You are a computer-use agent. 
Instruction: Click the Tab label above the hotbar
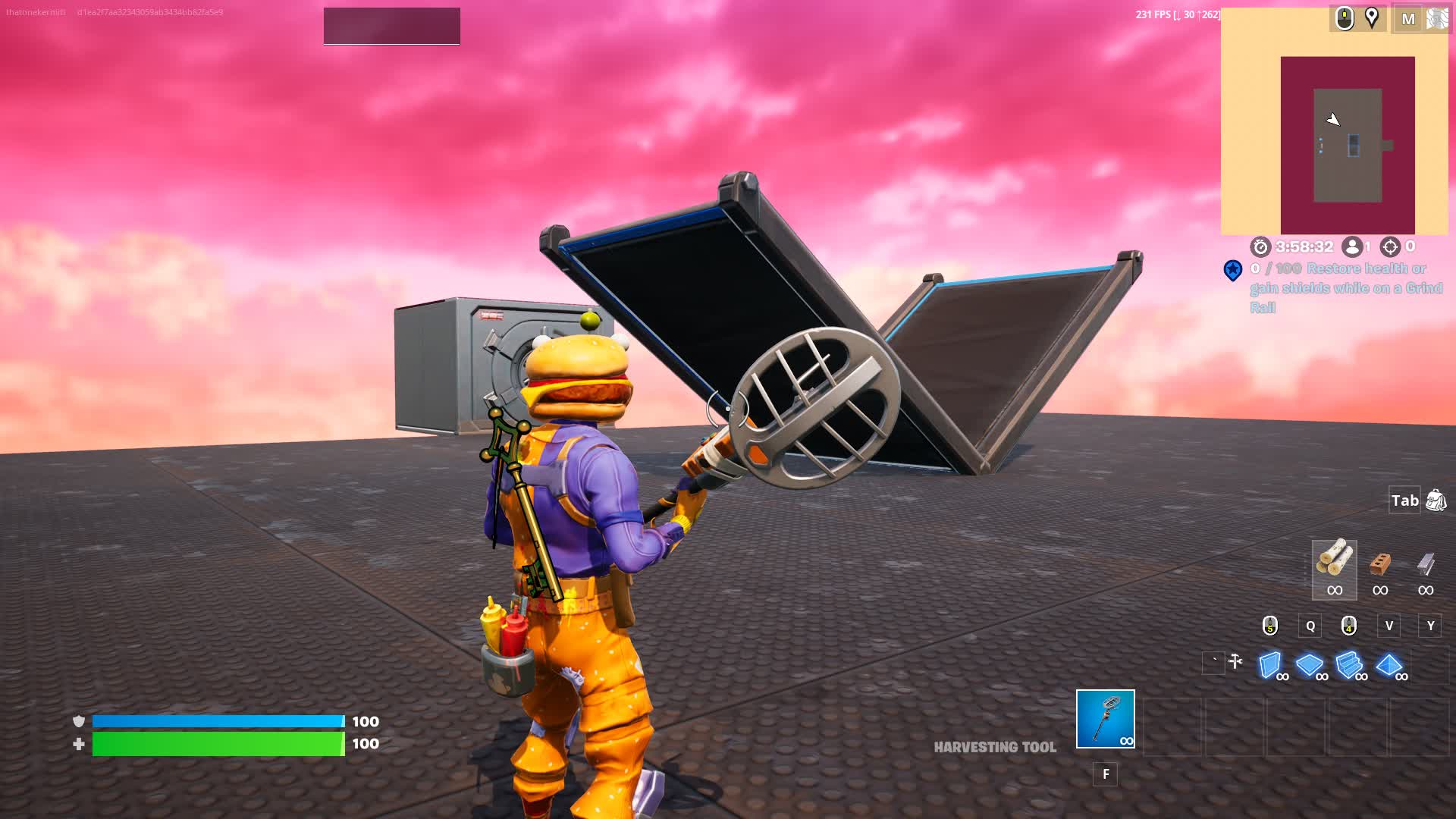pos(1404,500)
